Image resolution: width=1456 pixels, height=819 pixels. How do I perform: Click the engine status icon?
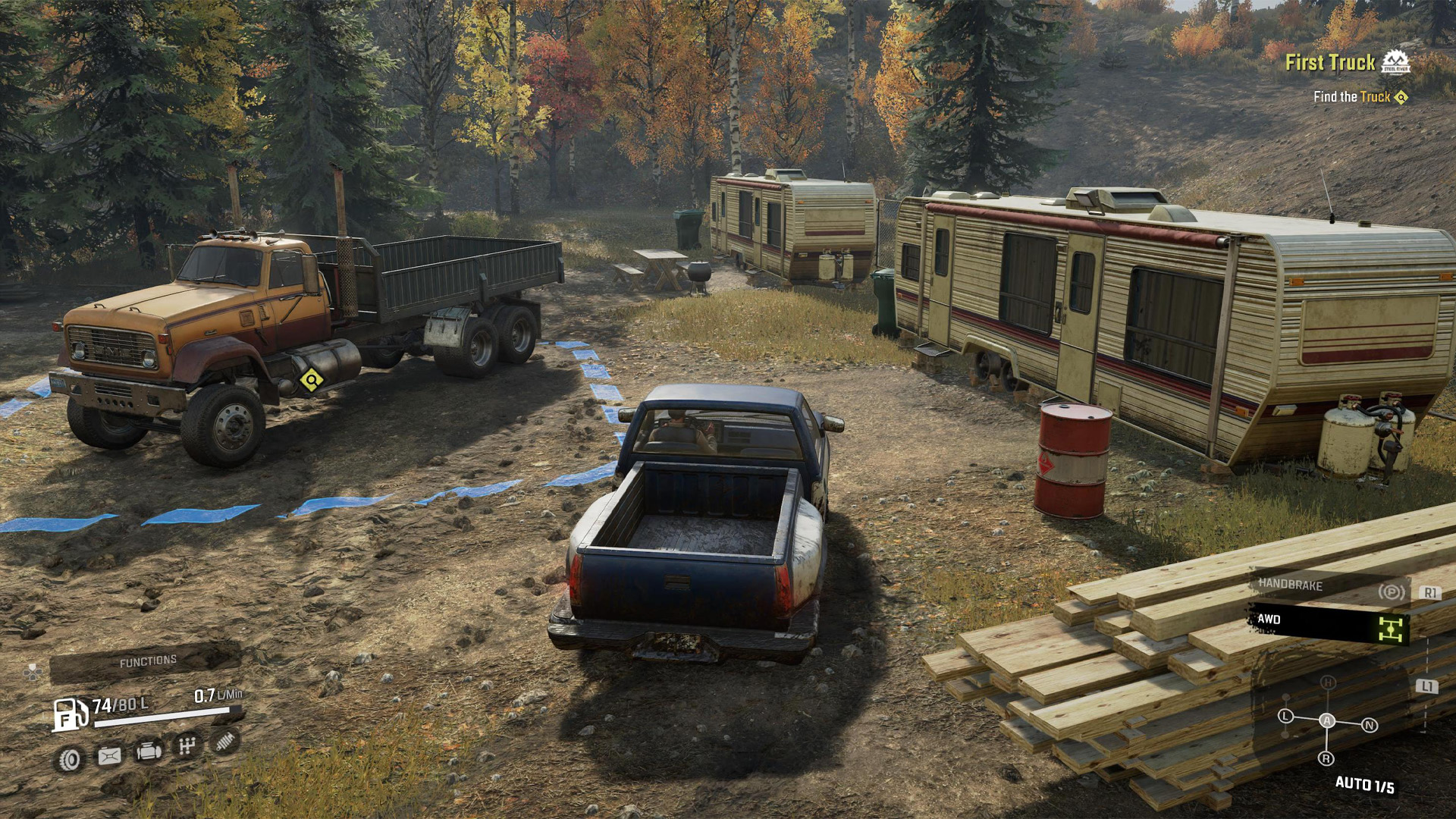click(148, 752)
